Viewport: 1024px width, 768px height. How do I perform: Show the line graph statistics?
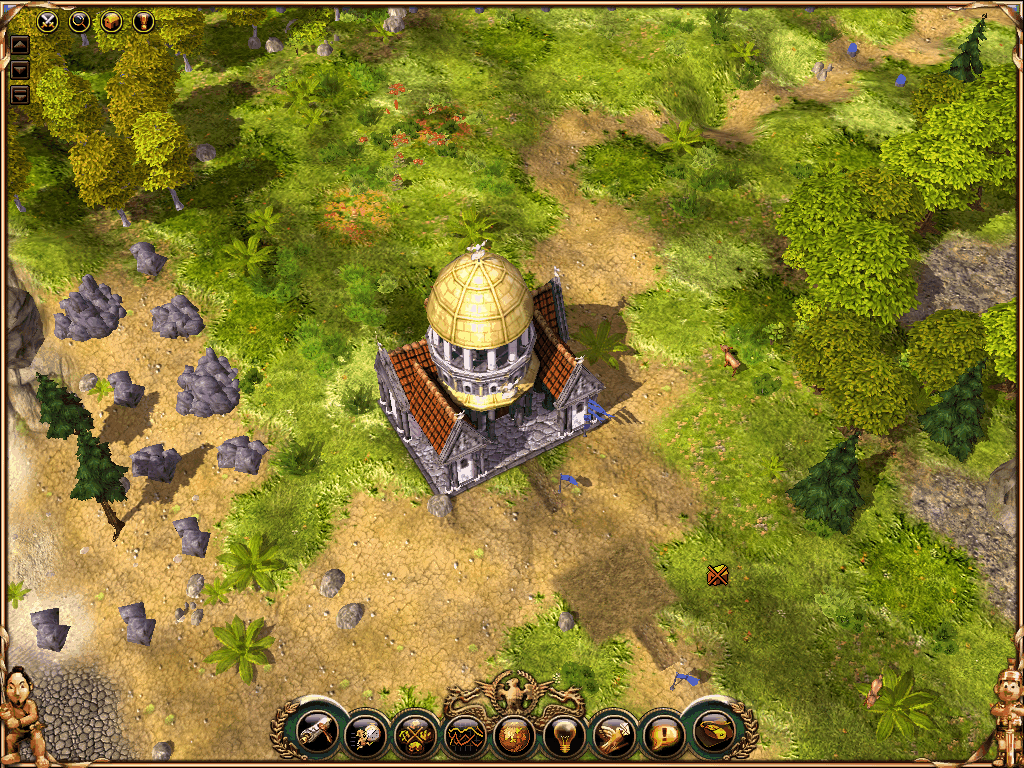click(464, 736)
